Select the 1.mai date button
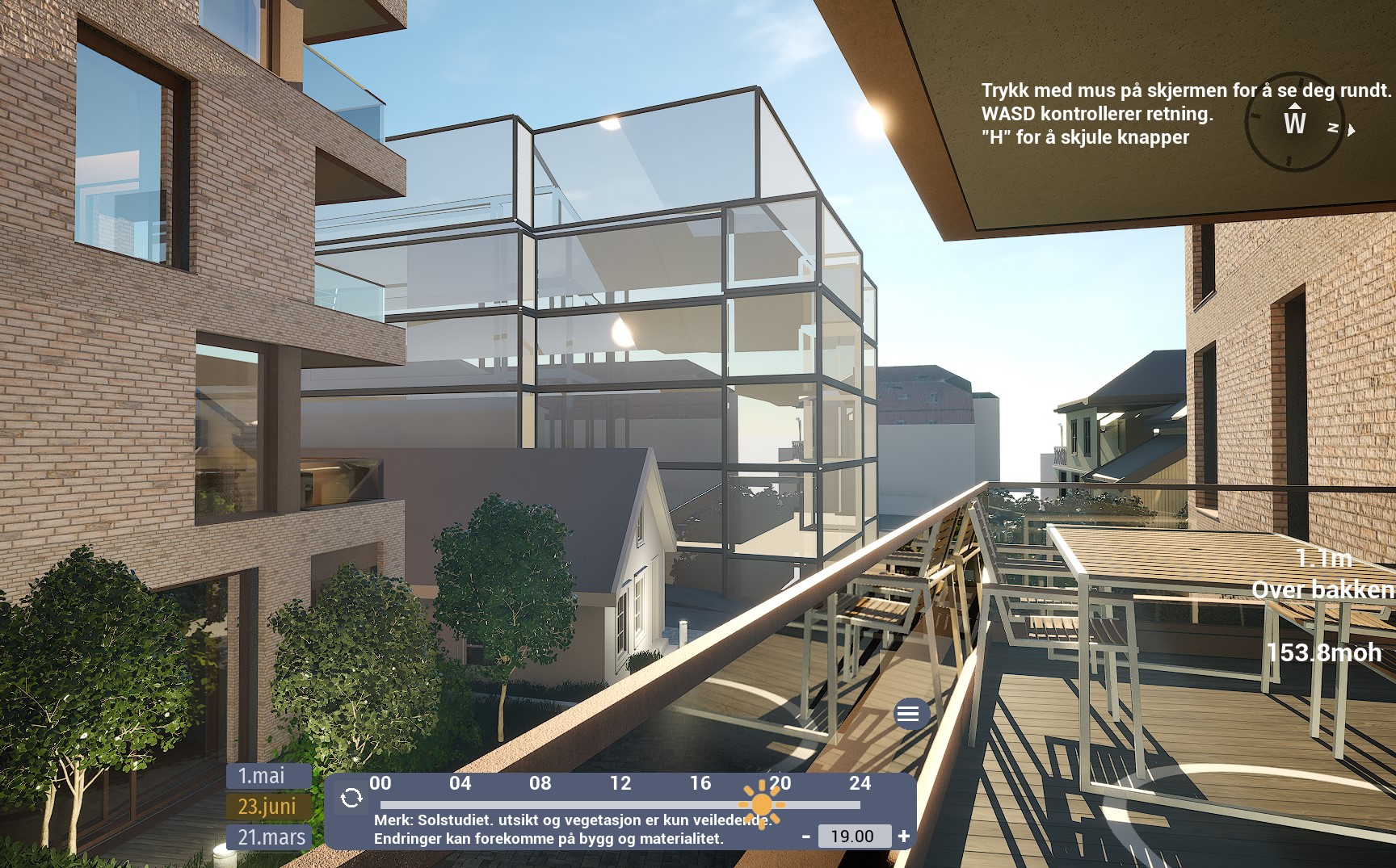Image resolution: width=1396 pixels, height=868 pixels. pyautogui.click(x=268, y=776)
